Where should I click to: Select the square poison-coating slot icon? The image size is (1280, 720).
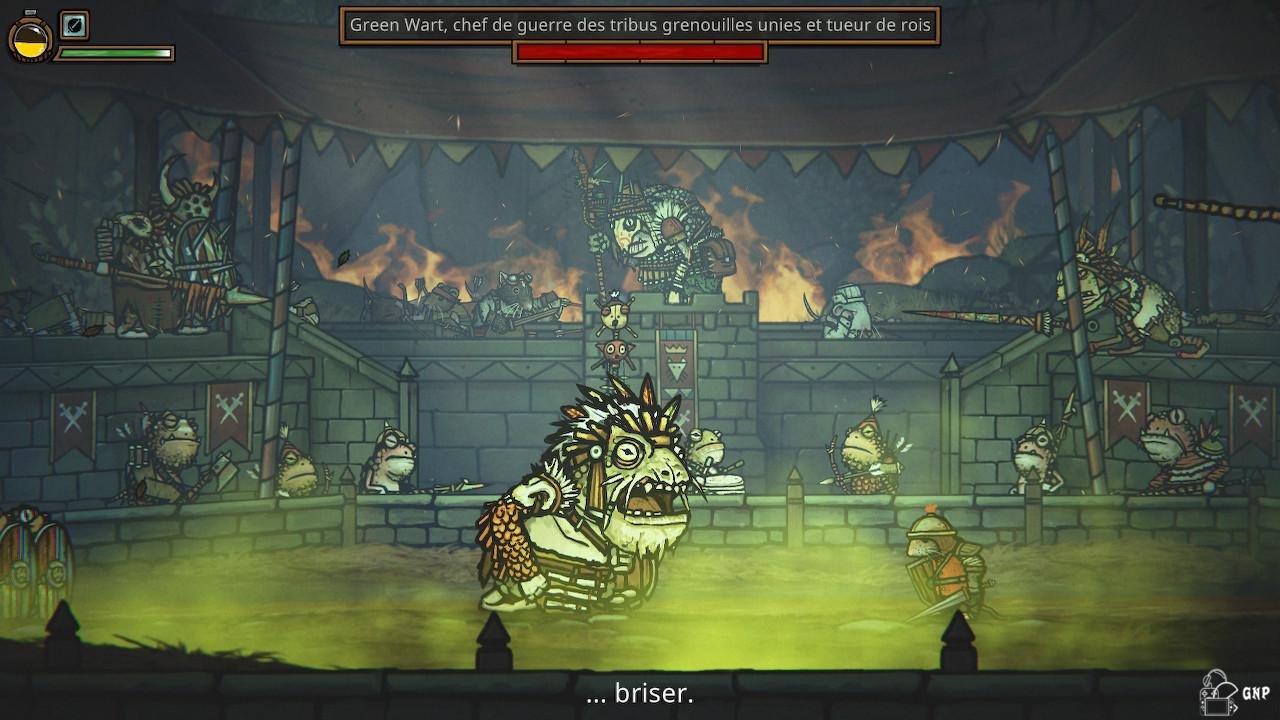(x=74, y=25)
